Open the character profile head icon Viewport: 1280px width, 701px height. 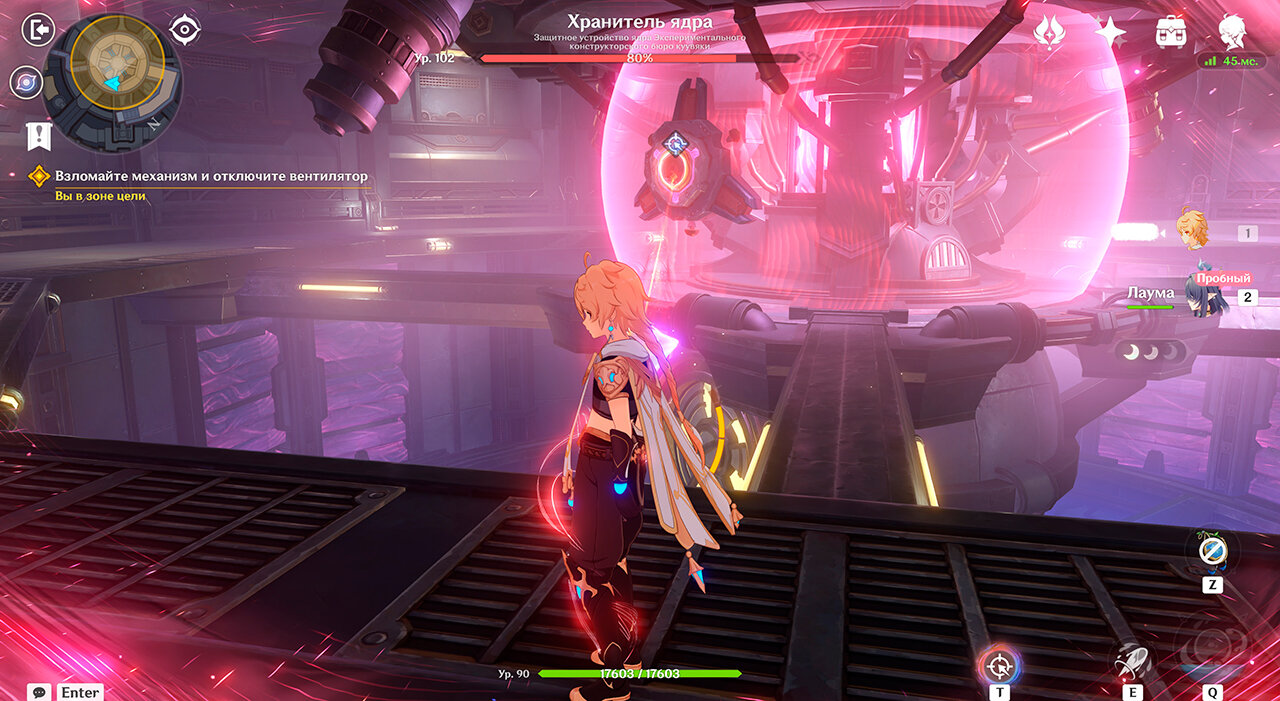1232,30
